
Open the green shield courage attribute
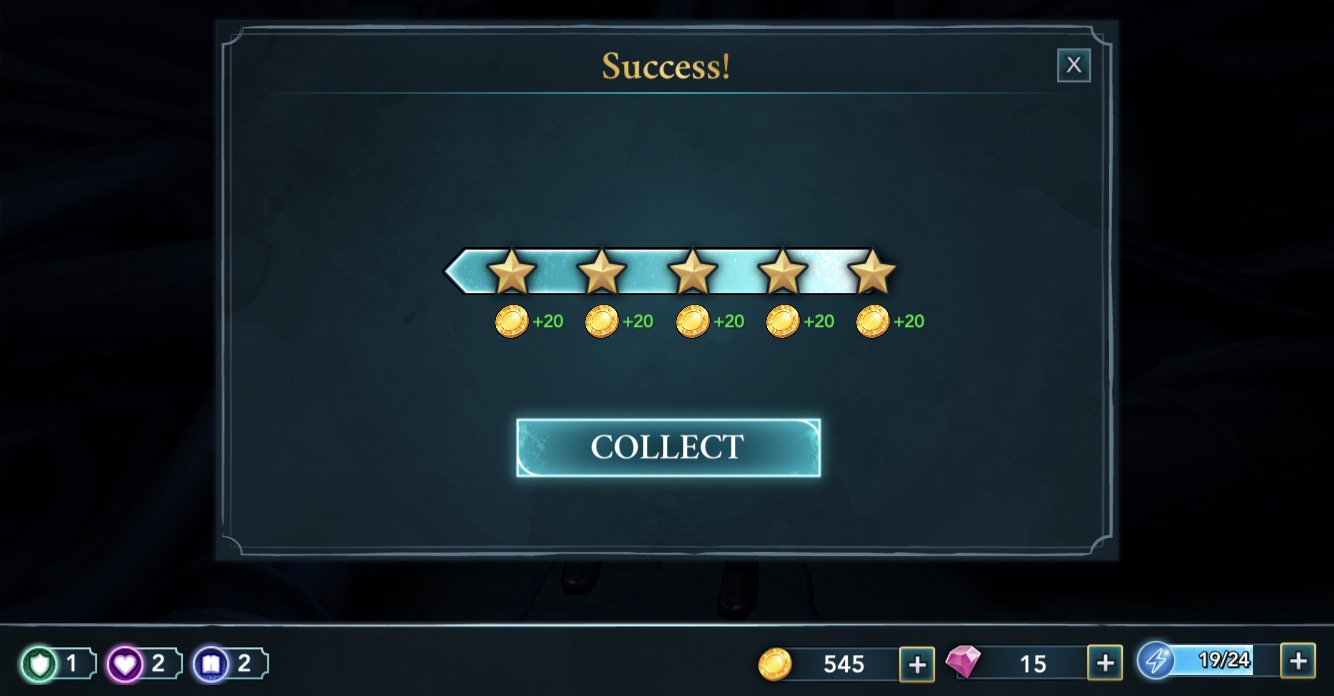[x=41, y=664]
